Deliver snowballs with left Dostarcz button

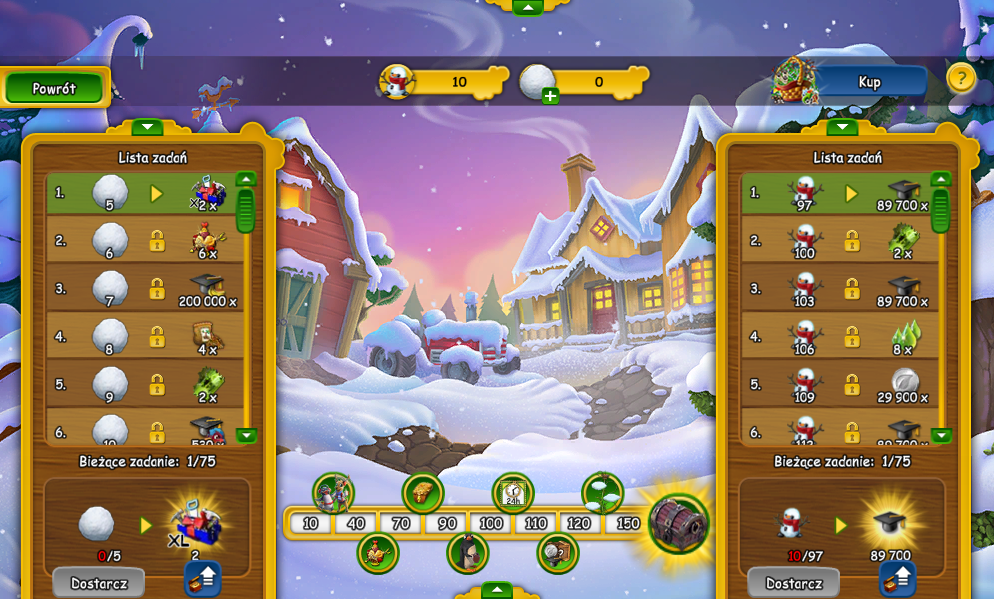[98, 583]
